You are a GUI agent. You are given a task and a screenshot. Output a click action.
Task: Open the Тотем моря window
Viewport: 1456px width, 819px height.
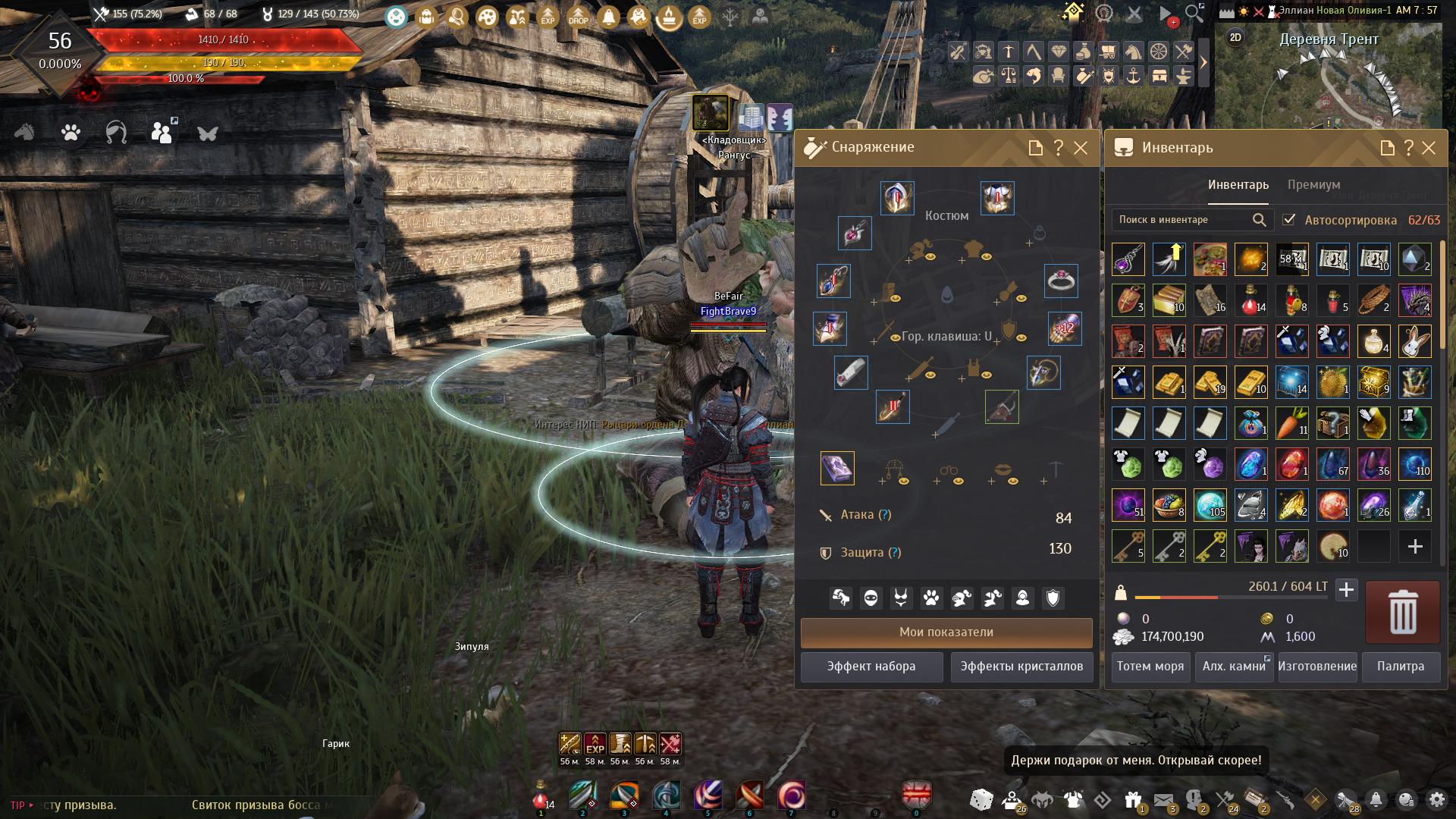point(1150,667)
